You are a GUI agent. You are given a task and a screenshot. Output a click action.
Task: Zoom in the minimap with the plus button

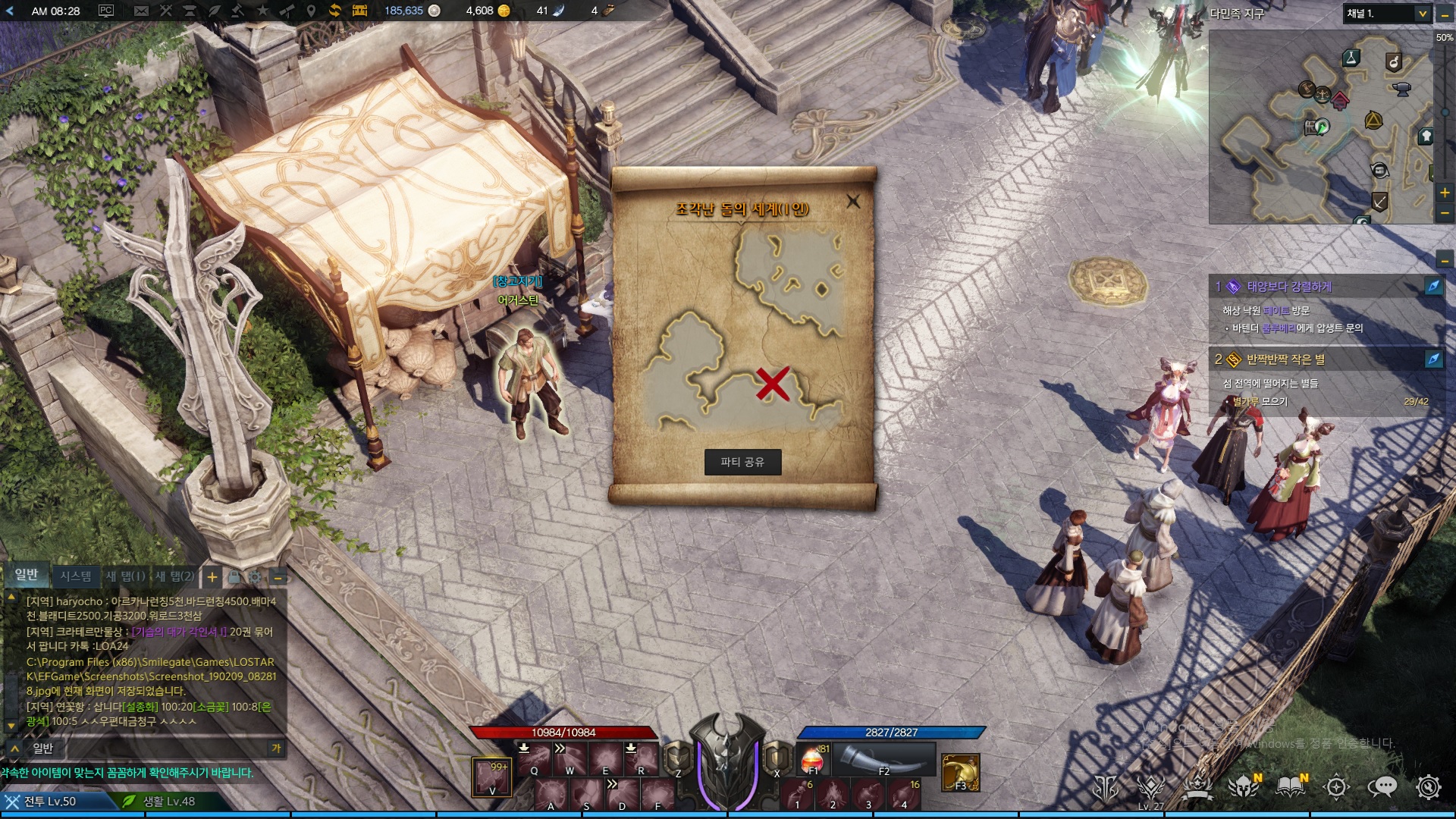click(x=1445, y=193)
